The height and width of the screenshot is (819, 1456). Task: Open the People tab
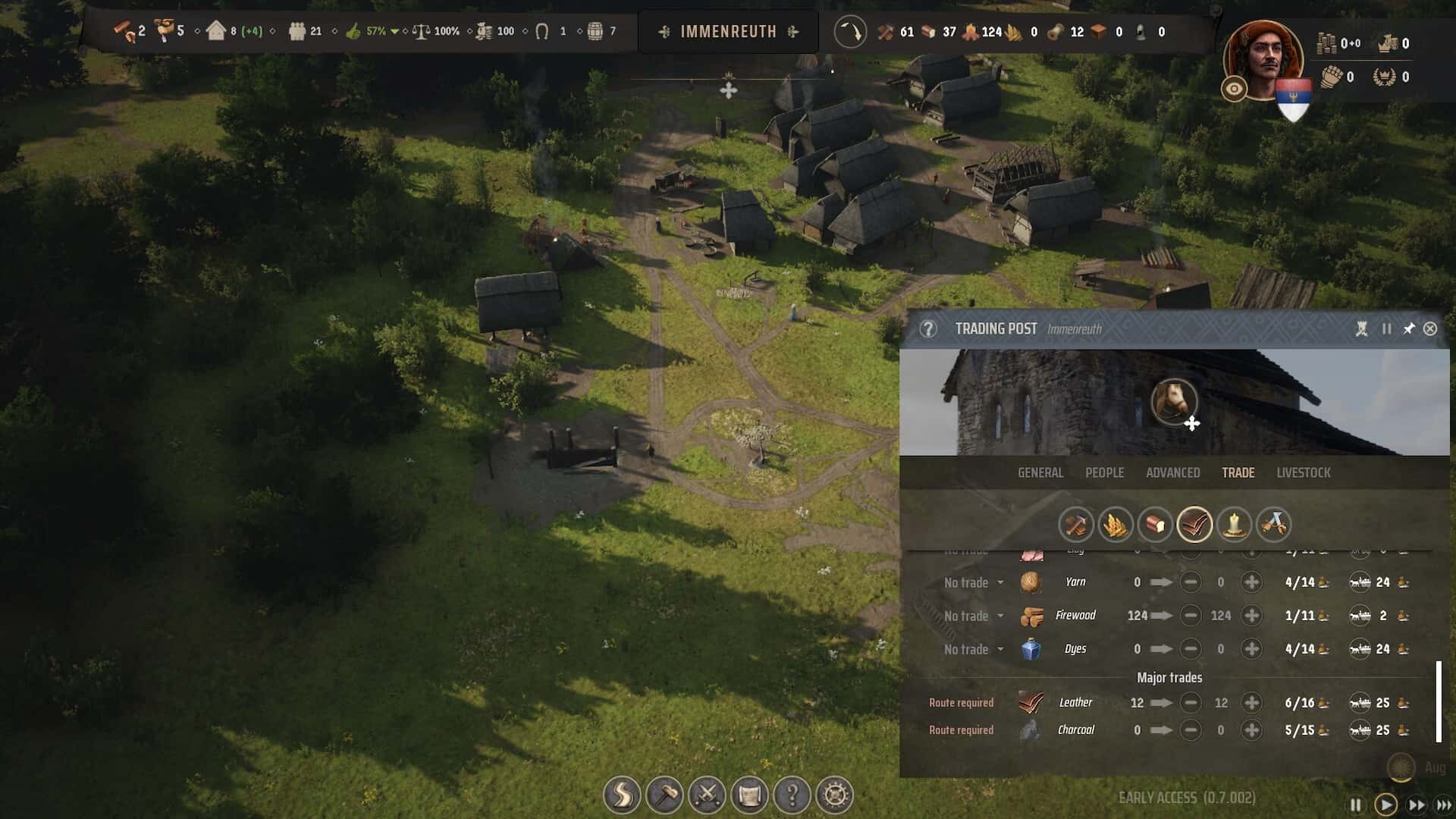click(1104, 472)
